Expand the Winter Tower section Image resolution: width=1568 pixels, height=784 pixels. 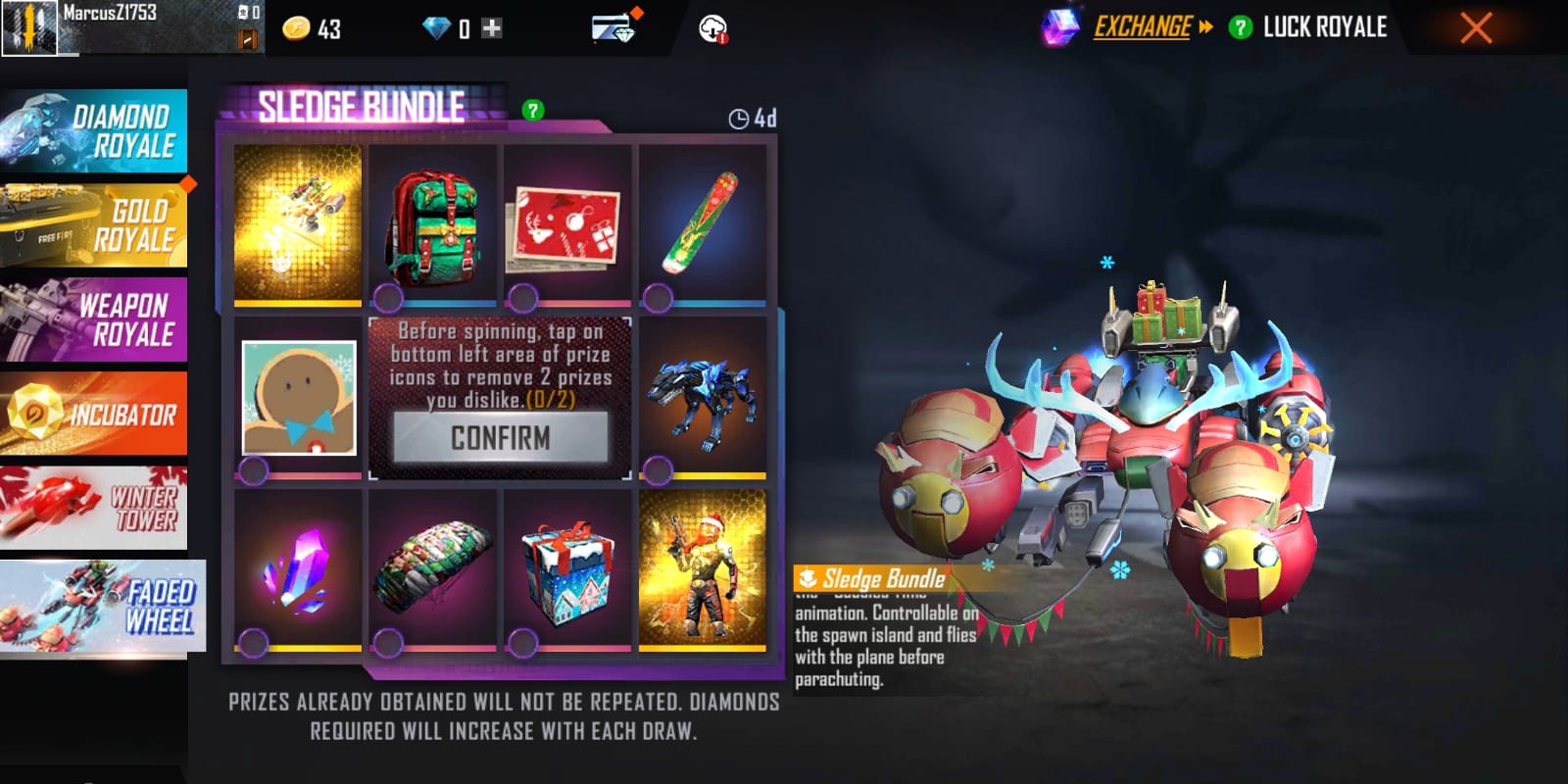click(95, 506)
